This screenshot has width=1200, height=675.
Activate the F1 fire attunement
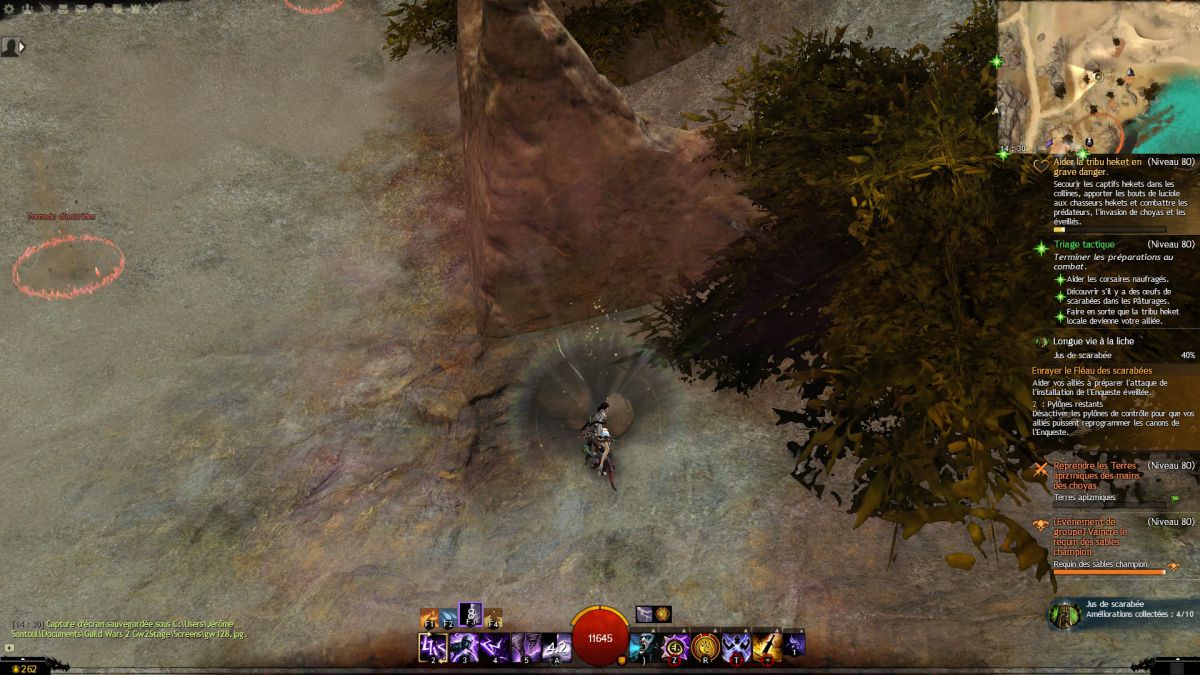pyautogui.click(x=429, y=617)
